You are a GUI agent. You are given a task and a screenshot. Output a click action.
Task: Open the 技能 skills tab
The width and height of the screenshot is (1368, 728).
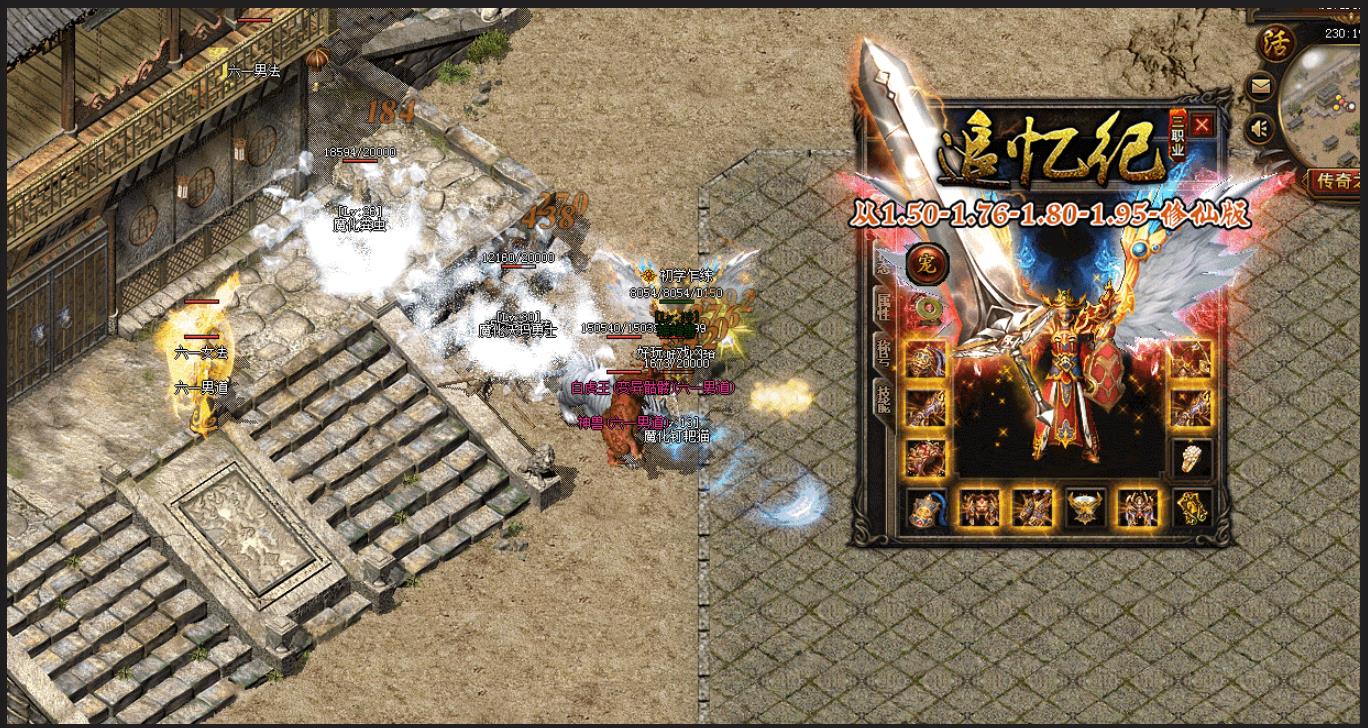tap(884, 398)
